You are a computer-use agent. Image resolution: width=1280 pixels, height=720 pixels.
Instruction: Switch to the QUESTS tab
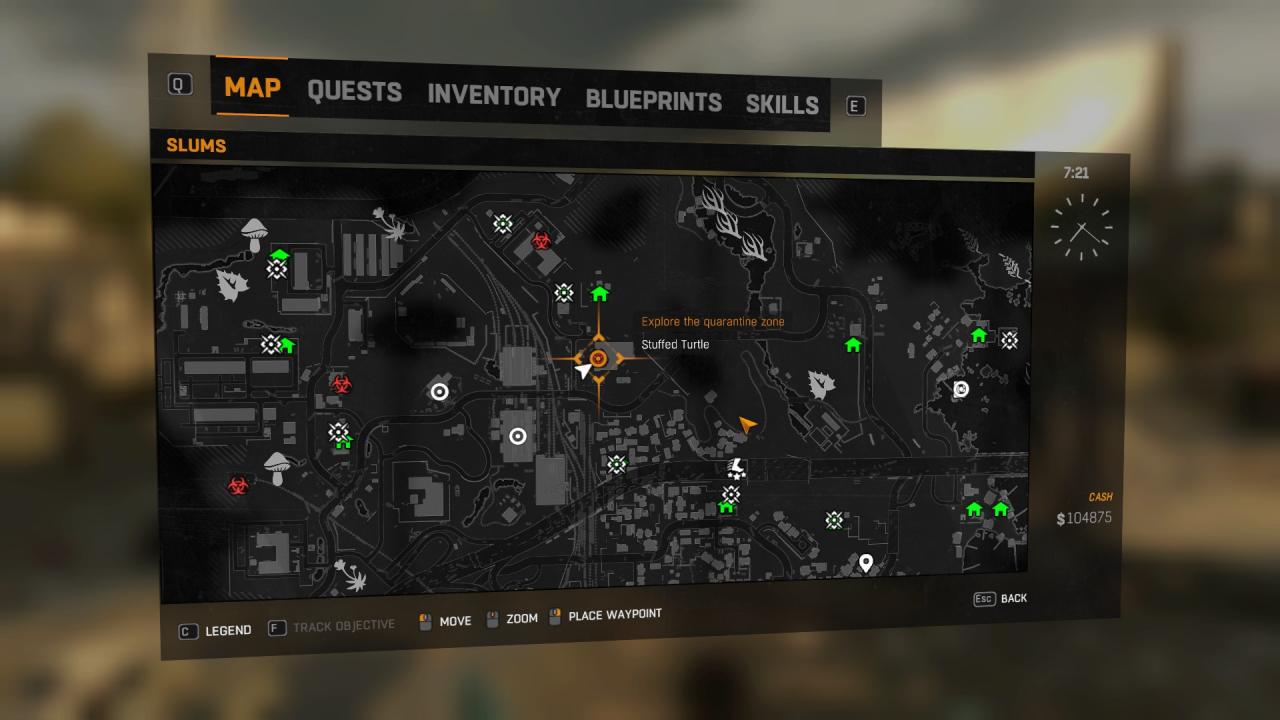(355, 92)
